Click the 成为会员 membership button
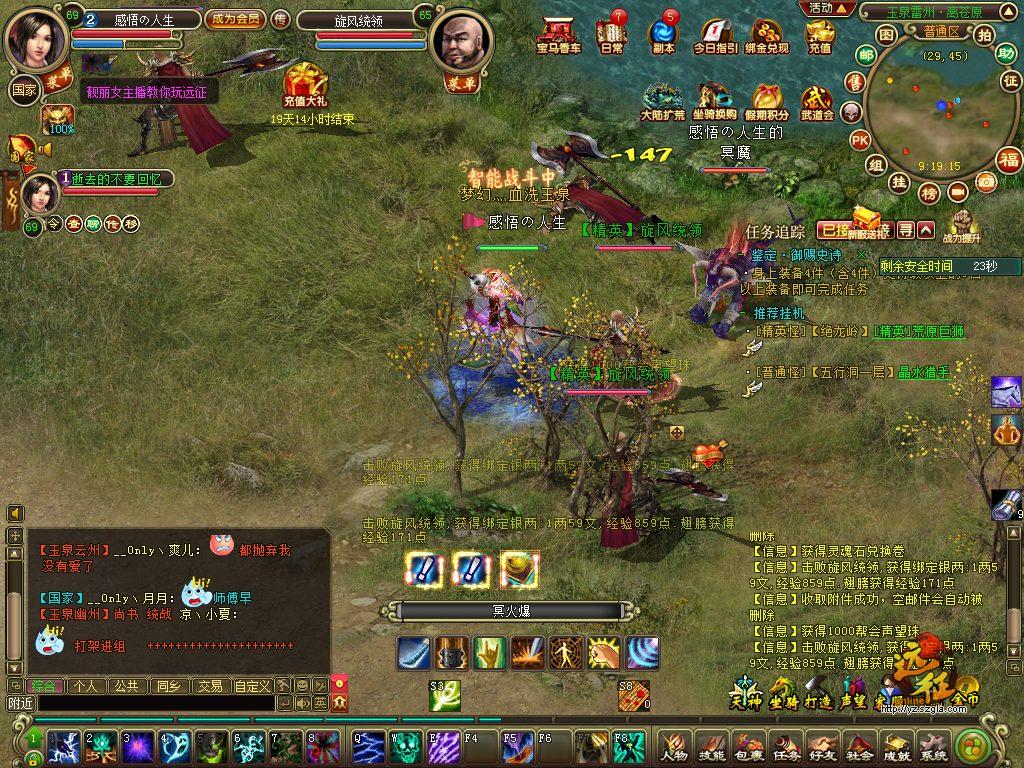The image size is (1024, 768). [x=234, y=19]
